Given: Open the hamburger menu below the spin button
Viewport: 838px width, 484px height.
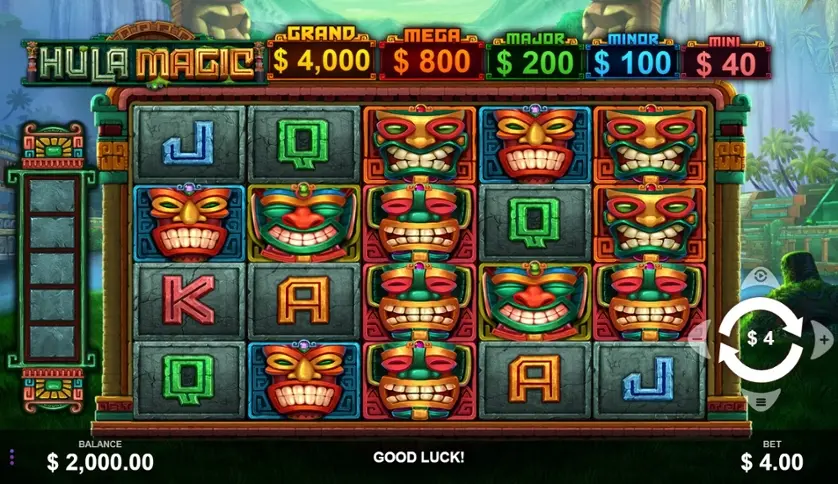Looking at the screenshot, I should pos(760,402).
